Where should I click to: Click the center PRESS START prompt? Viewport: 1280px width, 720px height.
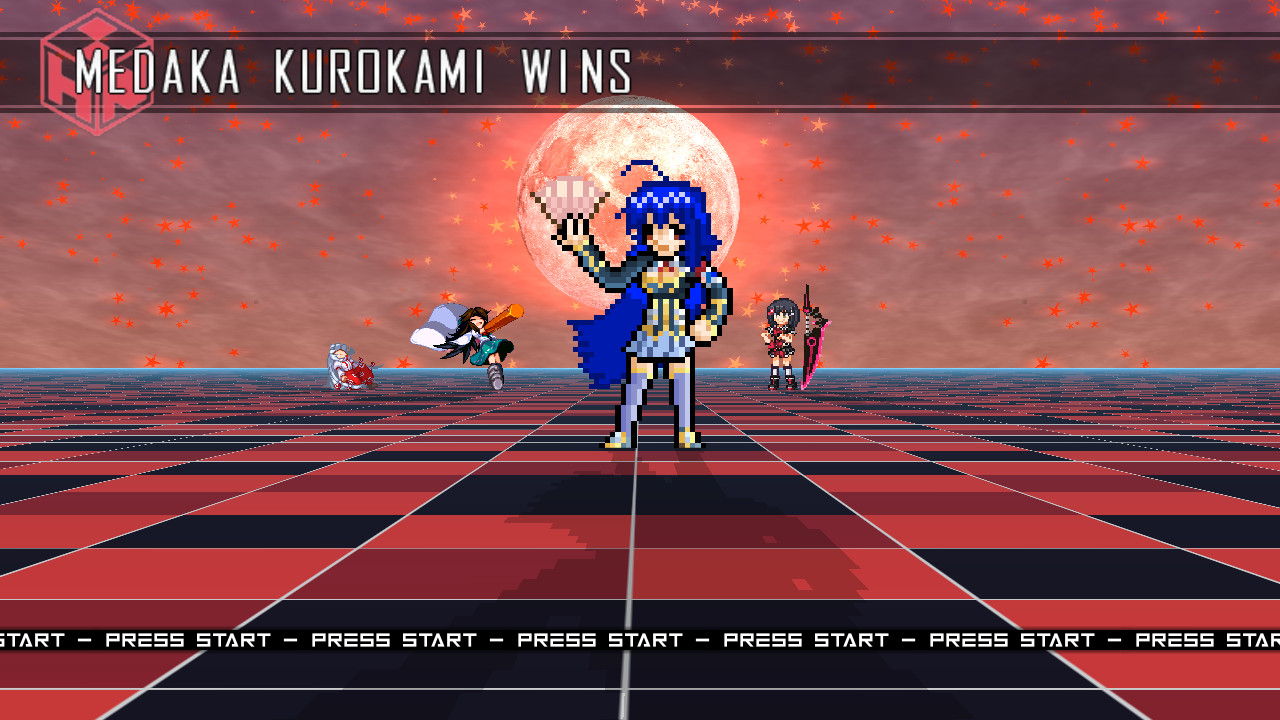(x=600, y=639)
